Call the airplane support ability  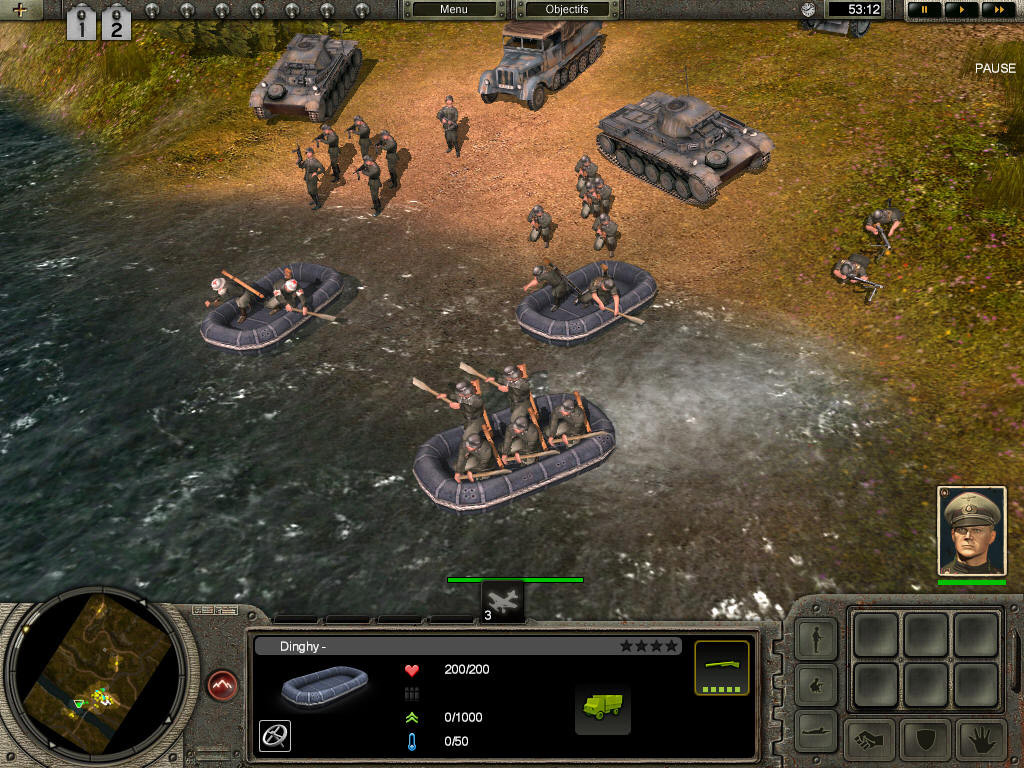coord(502,600)
